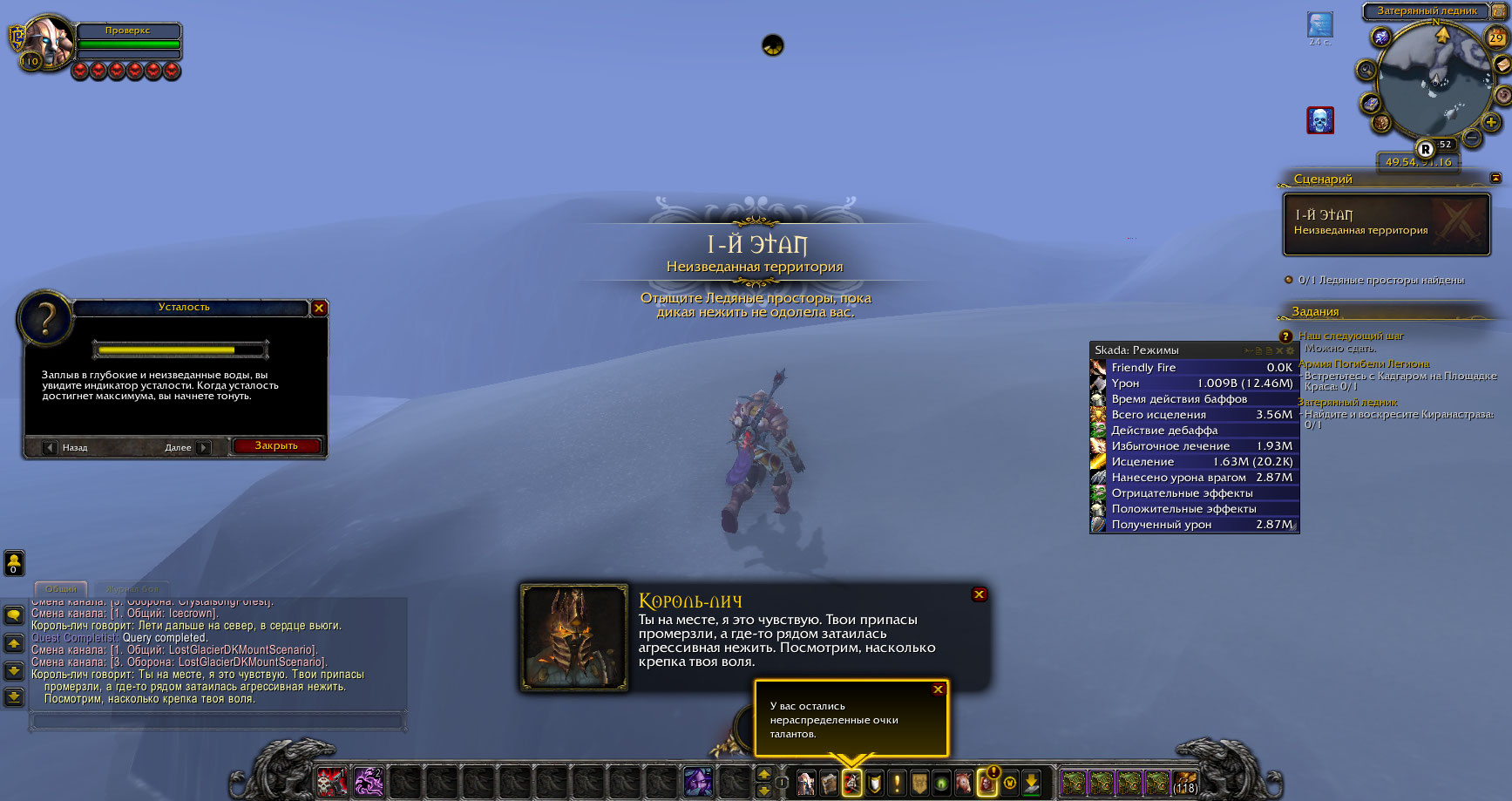Image resolution: width=1512 pixels, height=801 pixels.
Task: Collapse the Сценарий objectives tracker
Action: pyautogui.click(x=1495, y=178)
